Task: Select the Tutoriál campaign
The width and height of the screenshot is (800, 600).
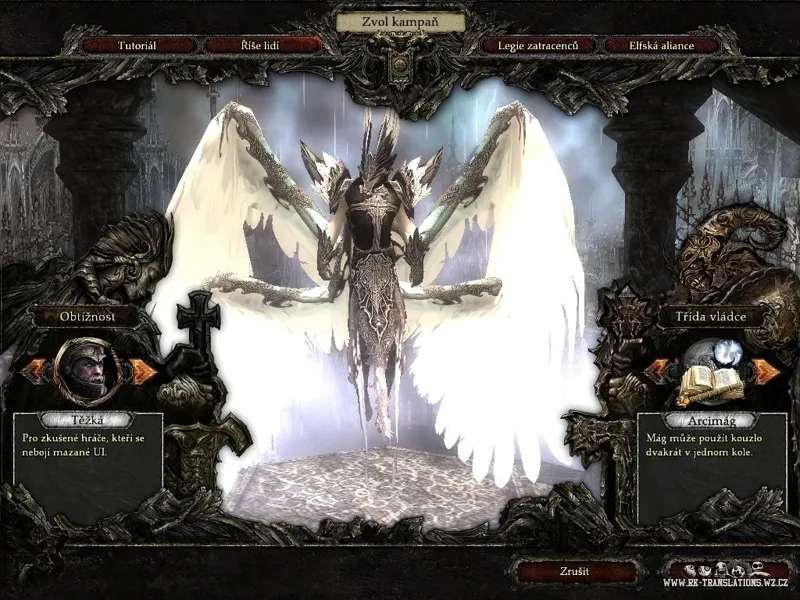Action: [142, 45]
